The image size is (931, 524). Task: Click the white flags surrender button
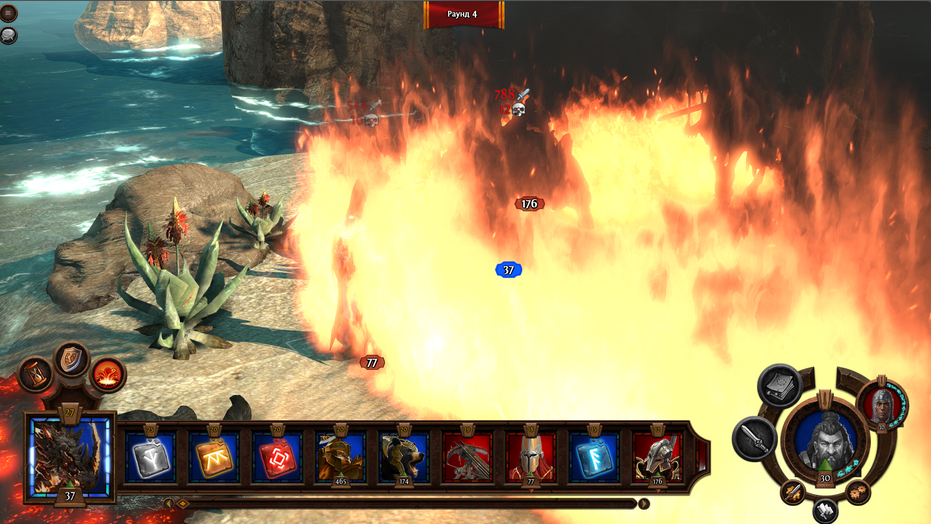coord(825,510)
